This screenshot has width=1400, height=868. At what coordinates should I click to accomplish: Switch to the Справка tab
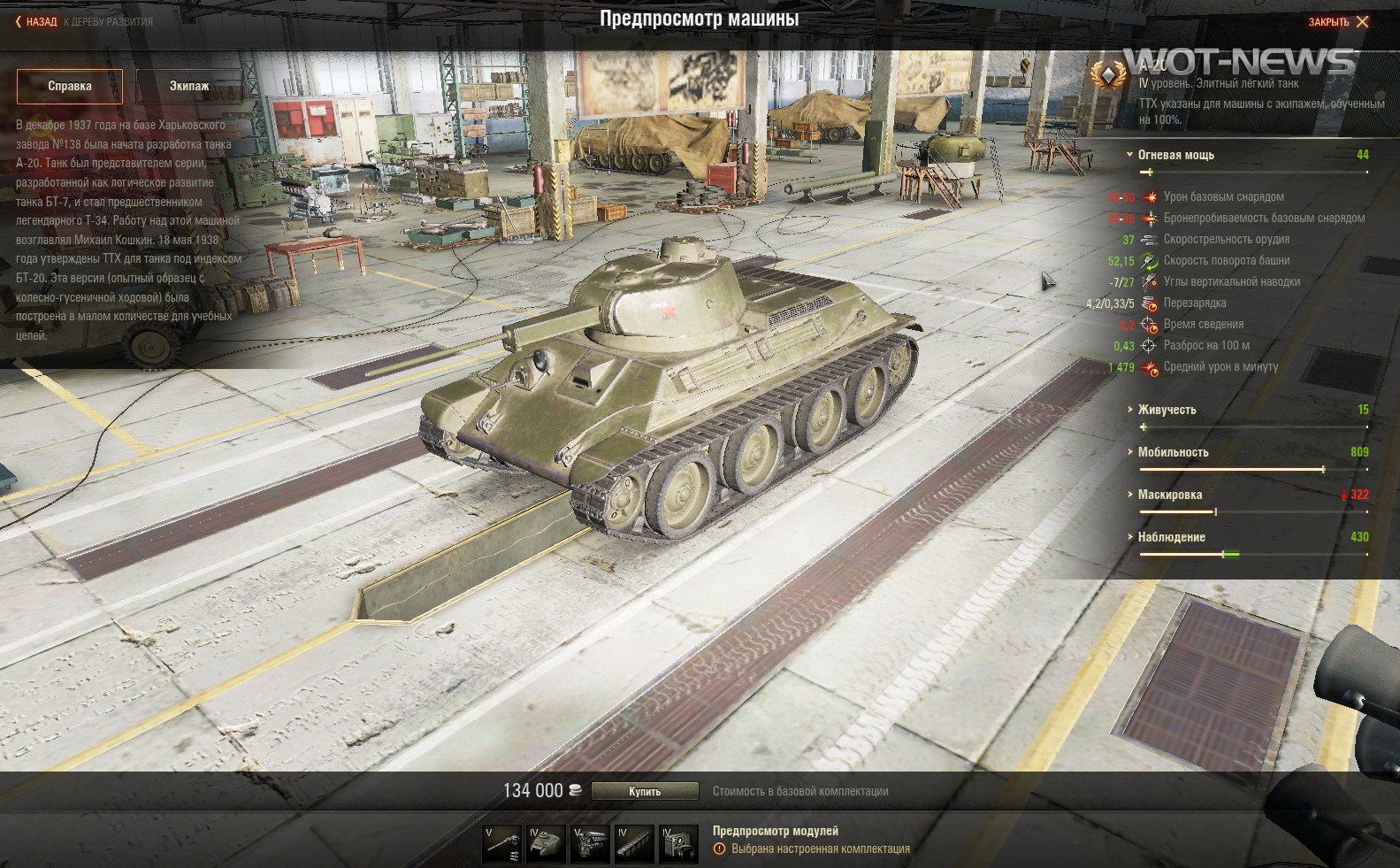point(70,86)
